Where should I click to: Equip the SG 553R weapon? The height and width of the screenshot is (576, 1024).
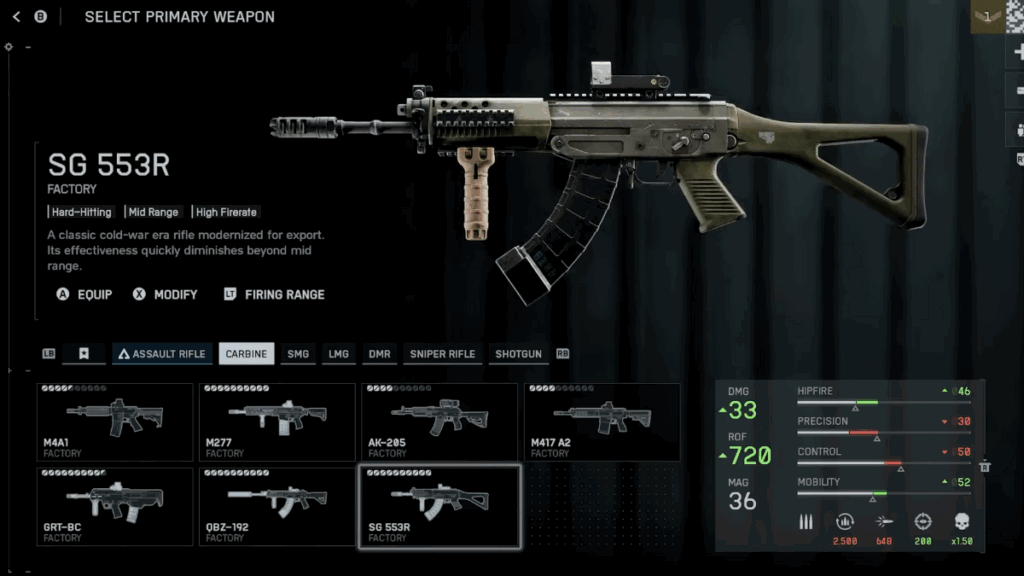point(85,295)
